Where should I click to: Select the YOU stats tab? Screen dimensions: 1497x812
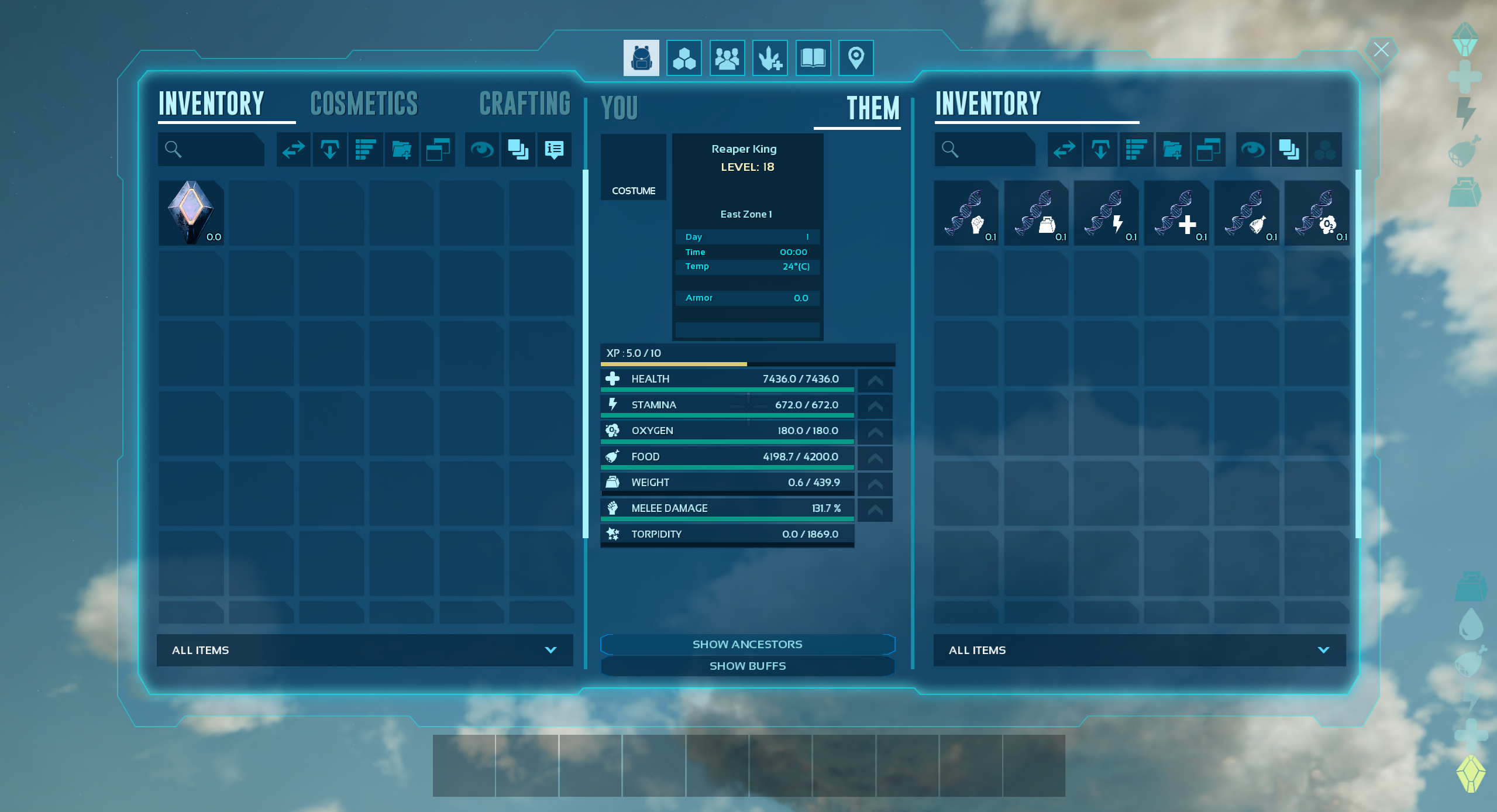[619, 109]
